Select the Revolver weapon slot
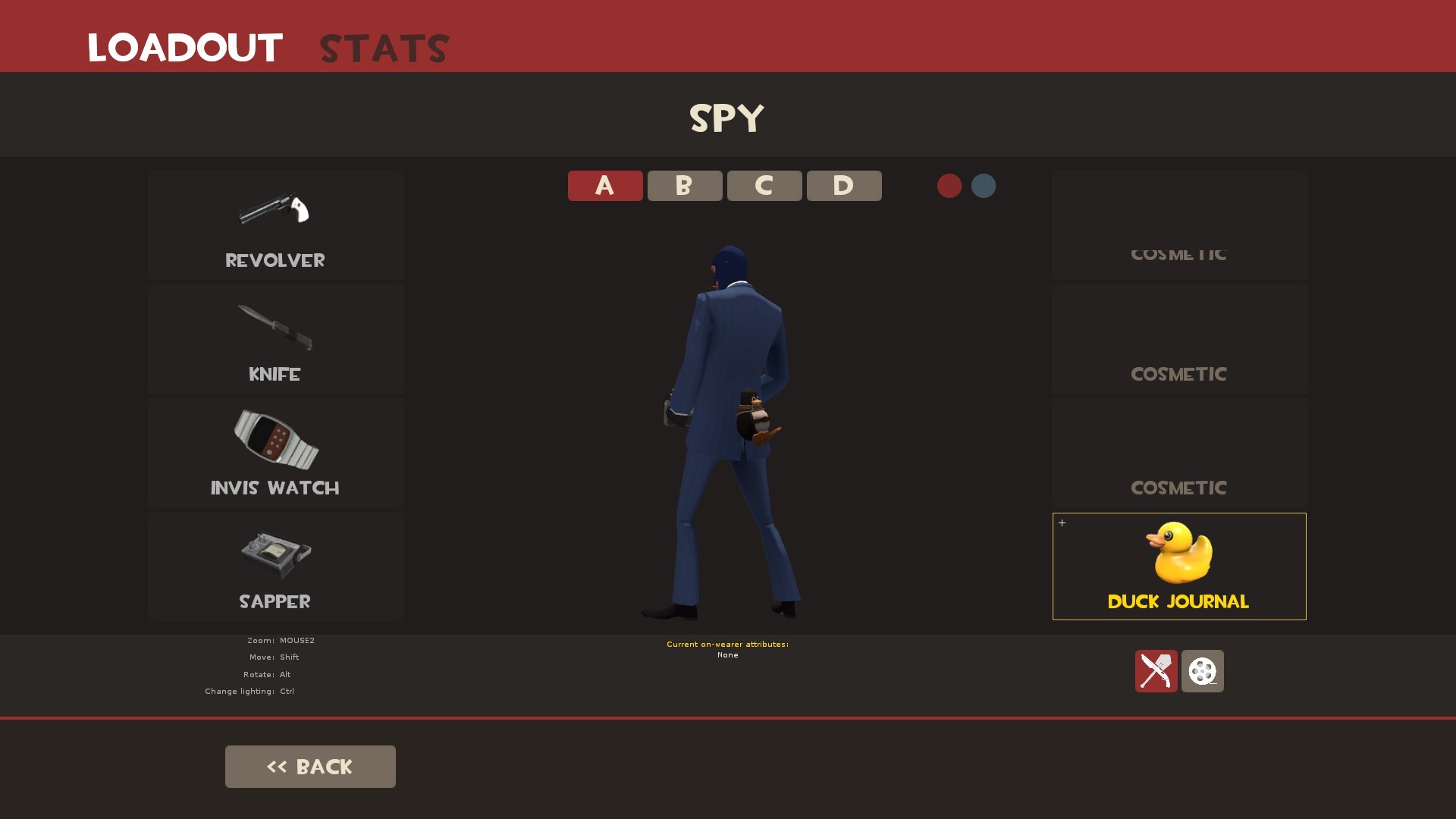The width and height of the screenshot is (1456, 819). pyautogui.click(x=275, y=225)
